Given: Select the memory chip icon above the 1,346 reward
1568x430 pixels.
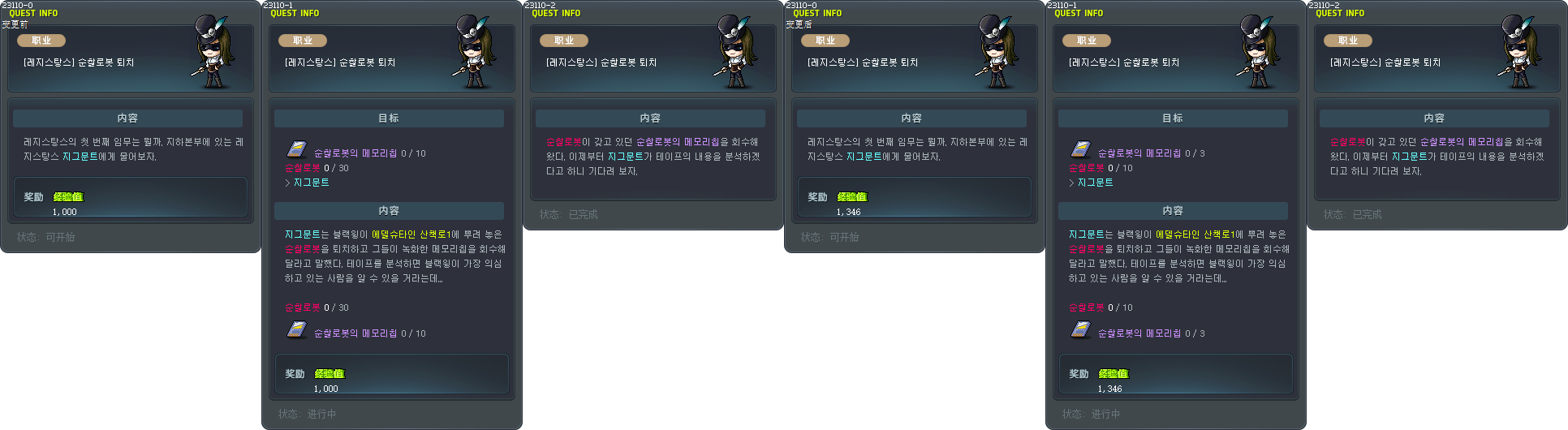Looking at the screenshot, I should [1080, 329].
